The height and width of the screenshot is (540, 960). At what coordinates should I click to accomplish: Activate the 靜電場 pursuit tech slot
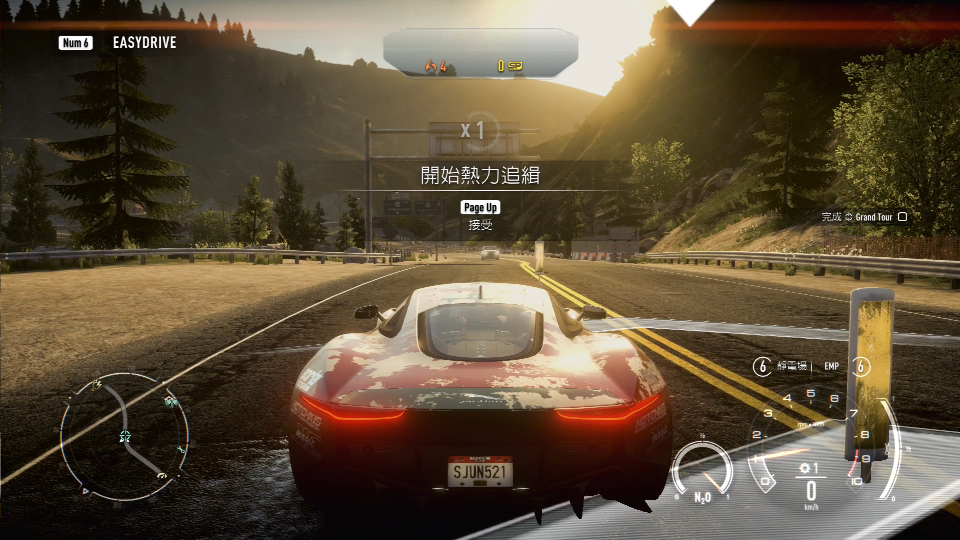click(x=785, y=366)
